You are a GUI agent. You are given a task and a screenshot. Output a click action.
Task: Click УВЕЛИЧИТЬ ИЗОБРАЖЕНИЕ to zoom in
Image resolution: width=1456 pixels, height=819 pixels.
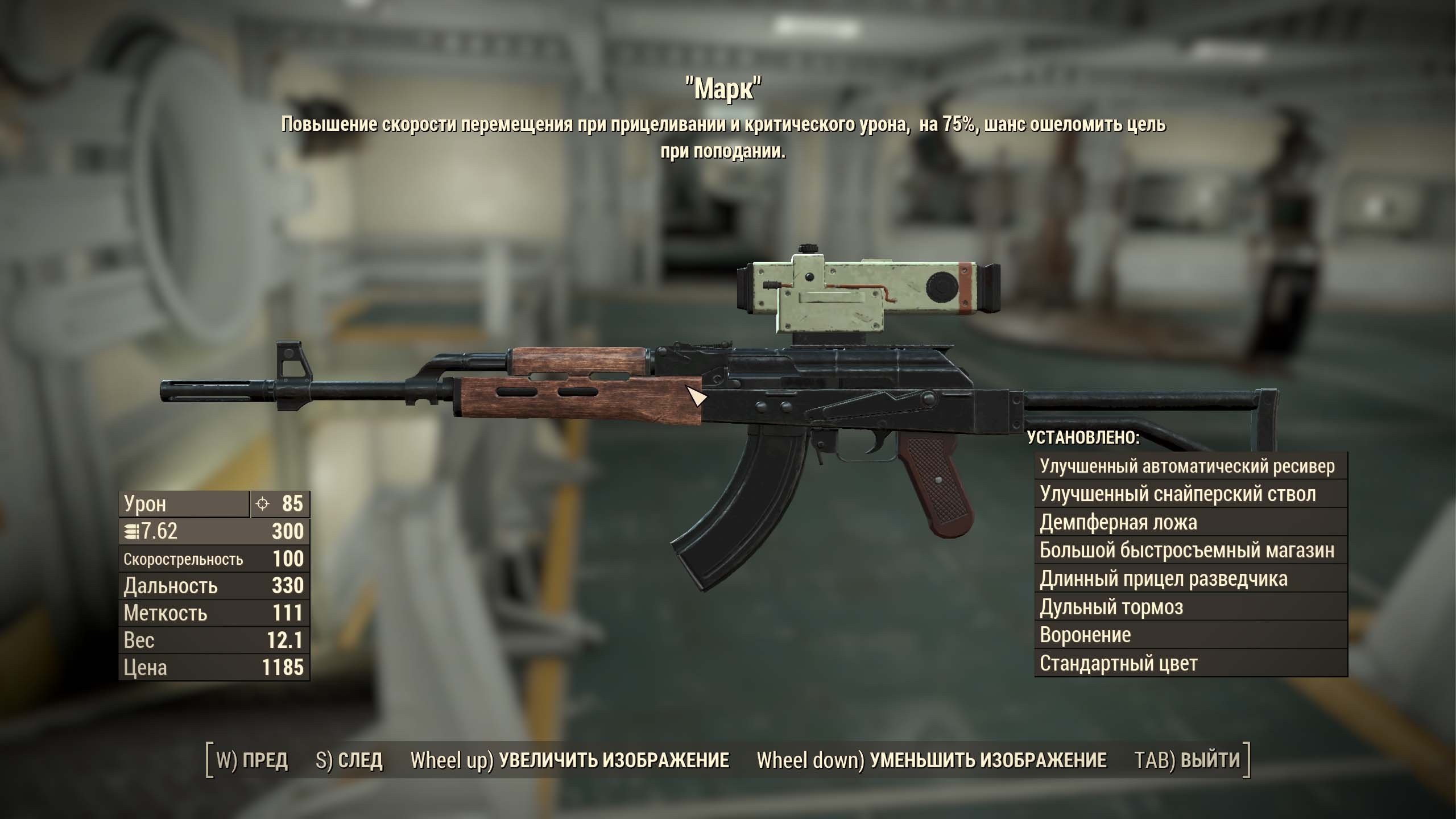click(570, 760)
